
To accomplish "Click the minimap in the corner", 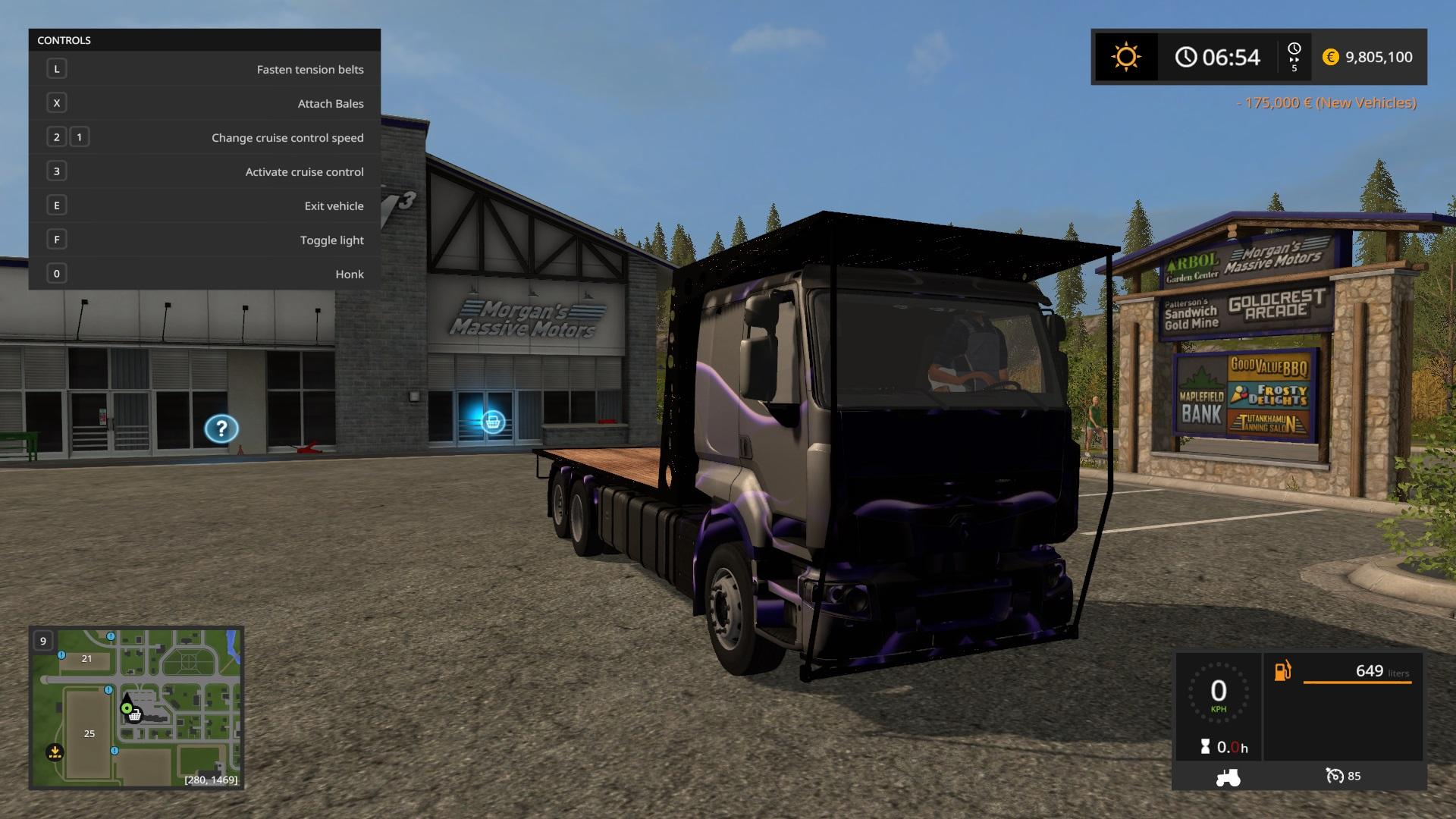I will (x=136, y=708).
